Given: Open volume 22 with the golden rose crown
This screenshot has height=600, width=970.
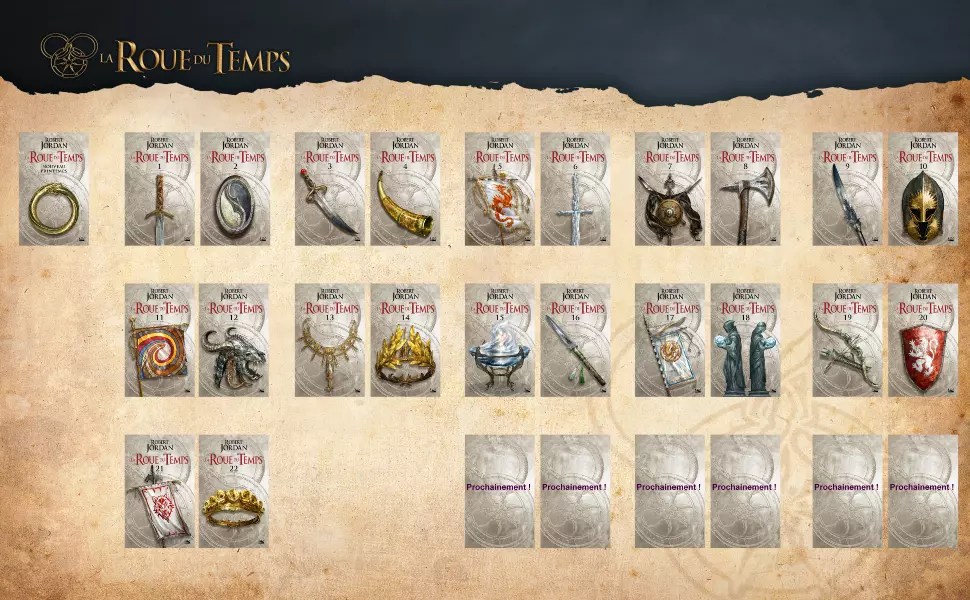Looking at the screenshot, I should click(x=235, y=491).
